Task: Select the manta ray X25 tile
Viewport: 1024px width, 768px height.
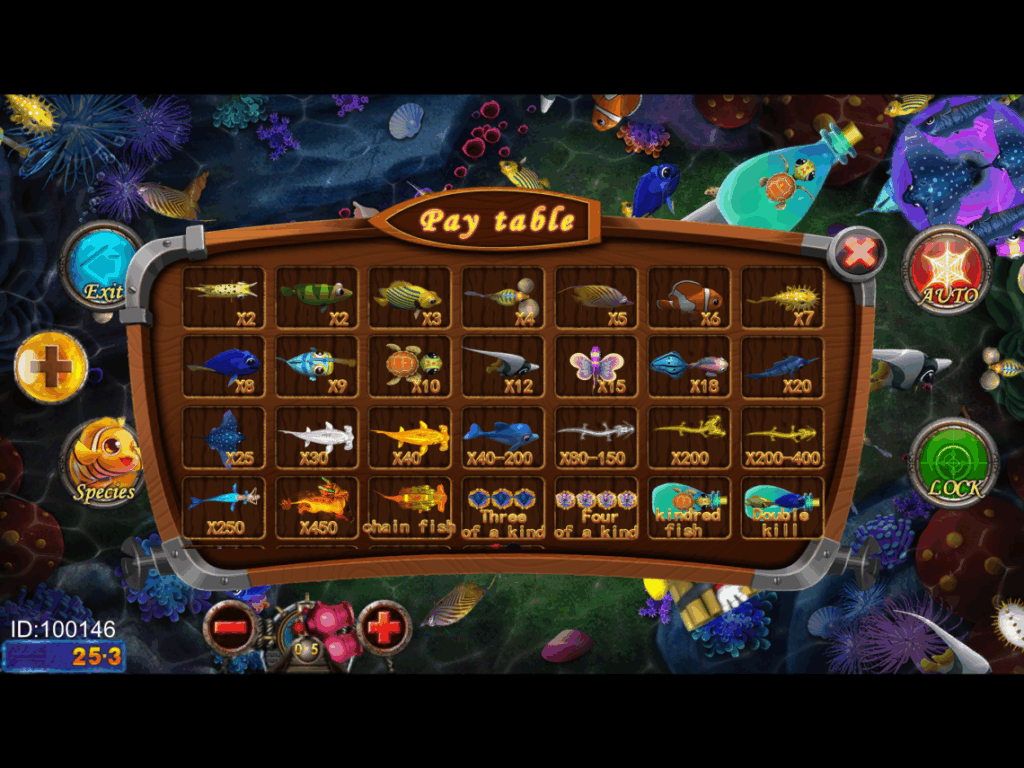Action: pos(224,437)
